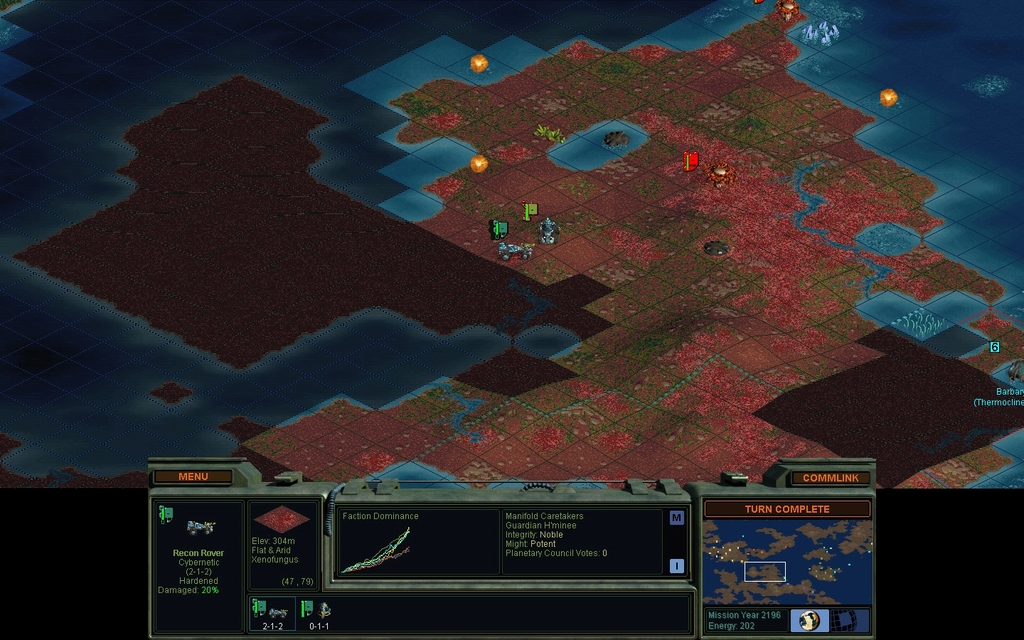Toggle the planet globe view icon
The width and height of the screenshot is (1024, 640).
808,620
